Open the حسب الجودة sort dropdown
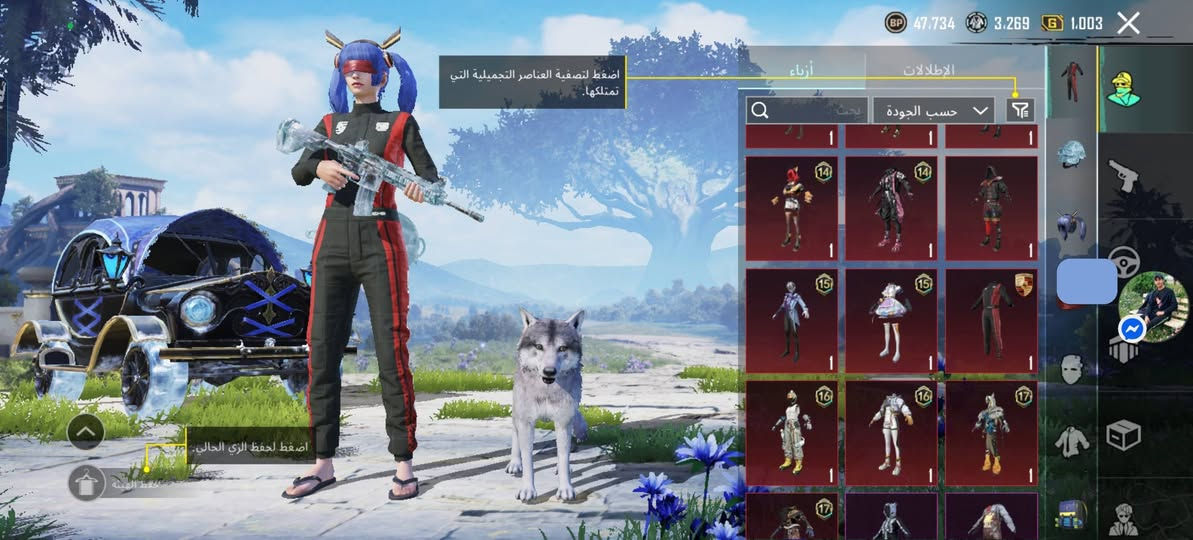 coord(933,110)
